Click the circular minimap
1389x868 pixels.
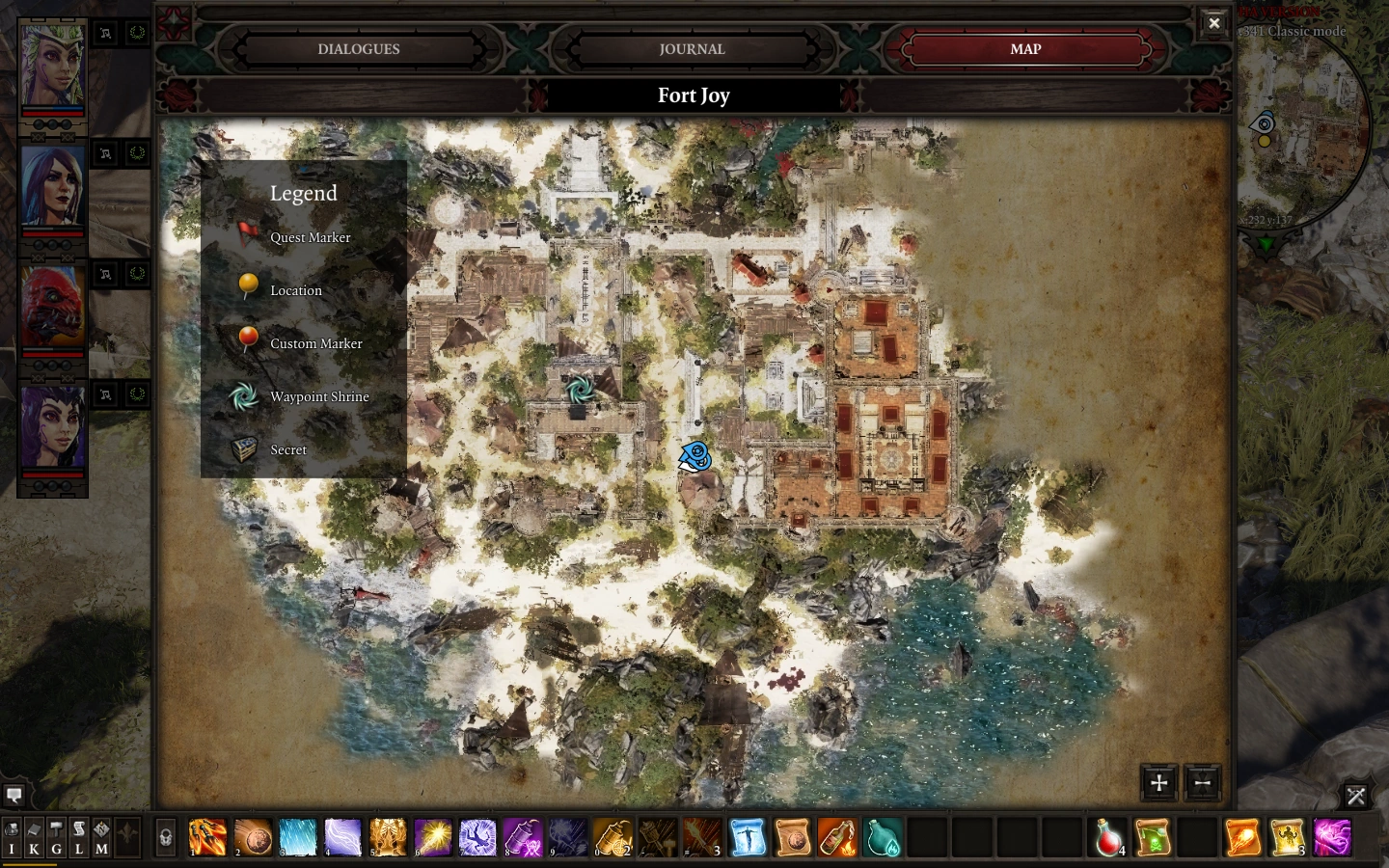pyautogui.click(x=1307, y=135)
